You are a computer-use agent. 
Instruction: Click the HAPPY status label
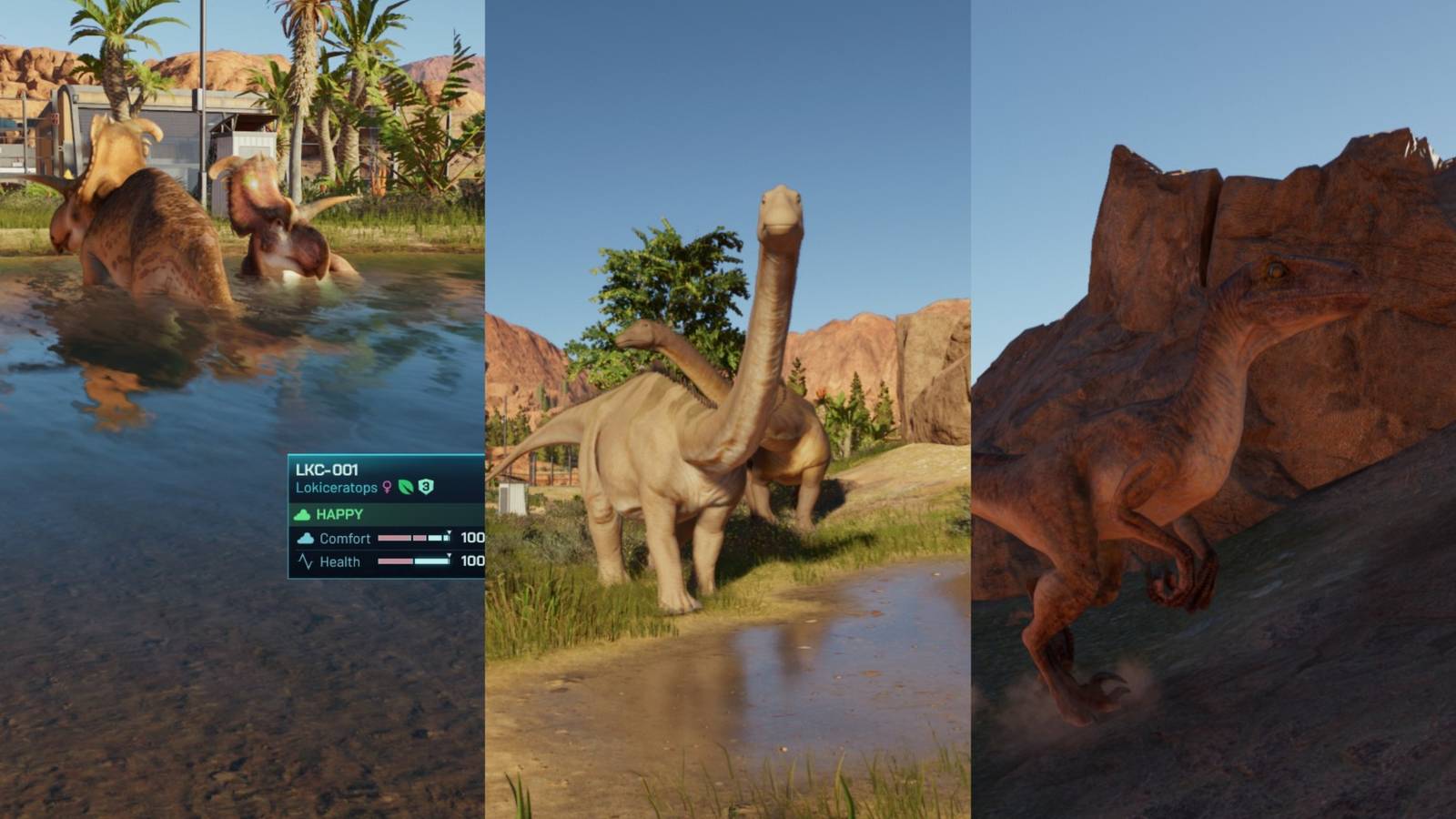click(339, 514)
